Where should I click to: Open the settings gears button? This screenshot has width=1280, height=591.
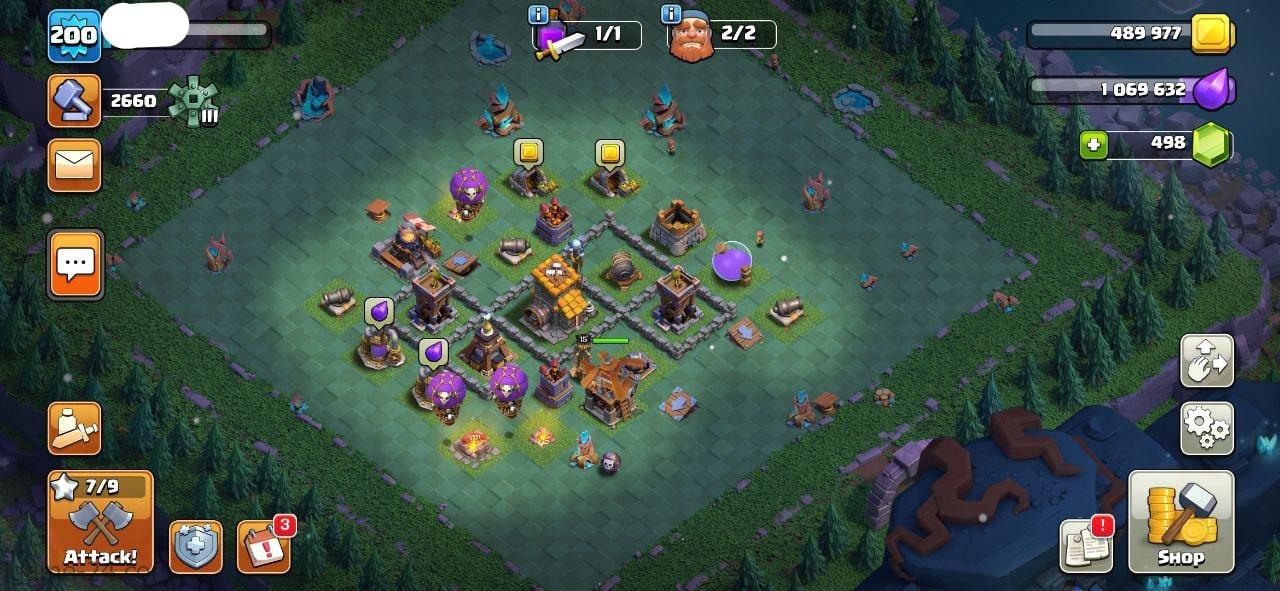point(1206,428)
